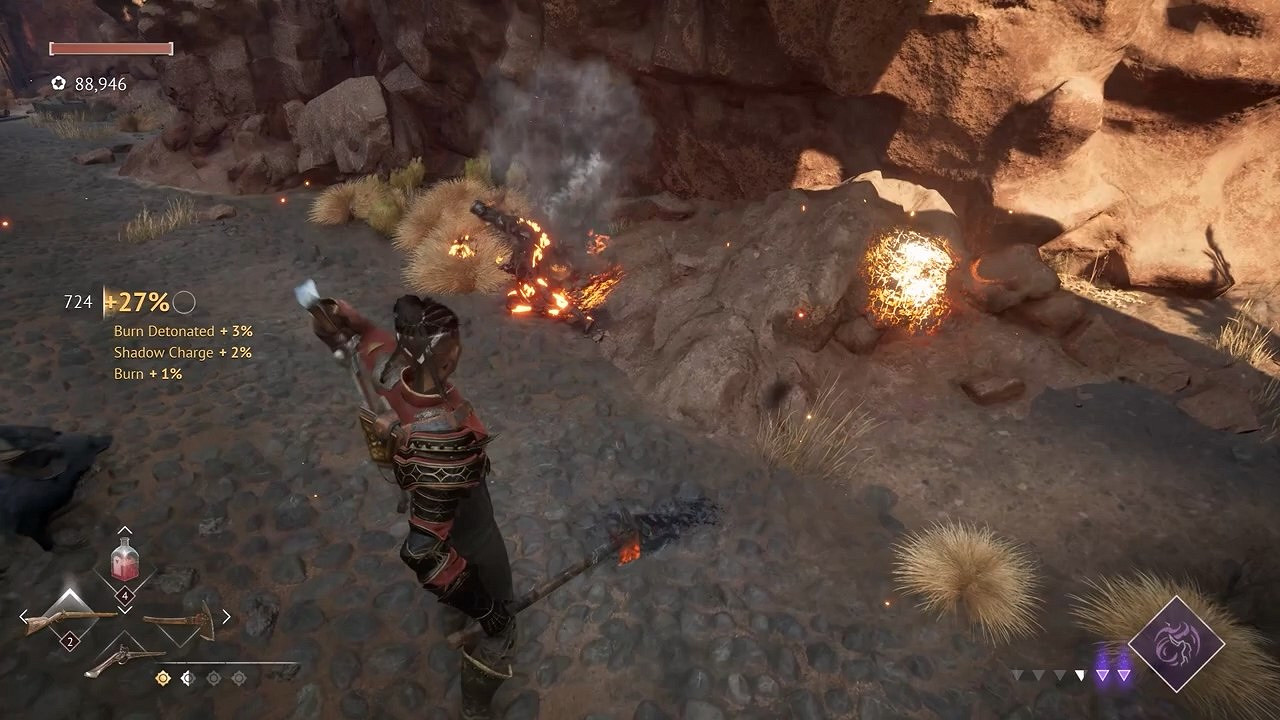This screenshot has height=720, width=1280.
Task: Click the half-filled second ammo pip
Action: tap(187, 677)
